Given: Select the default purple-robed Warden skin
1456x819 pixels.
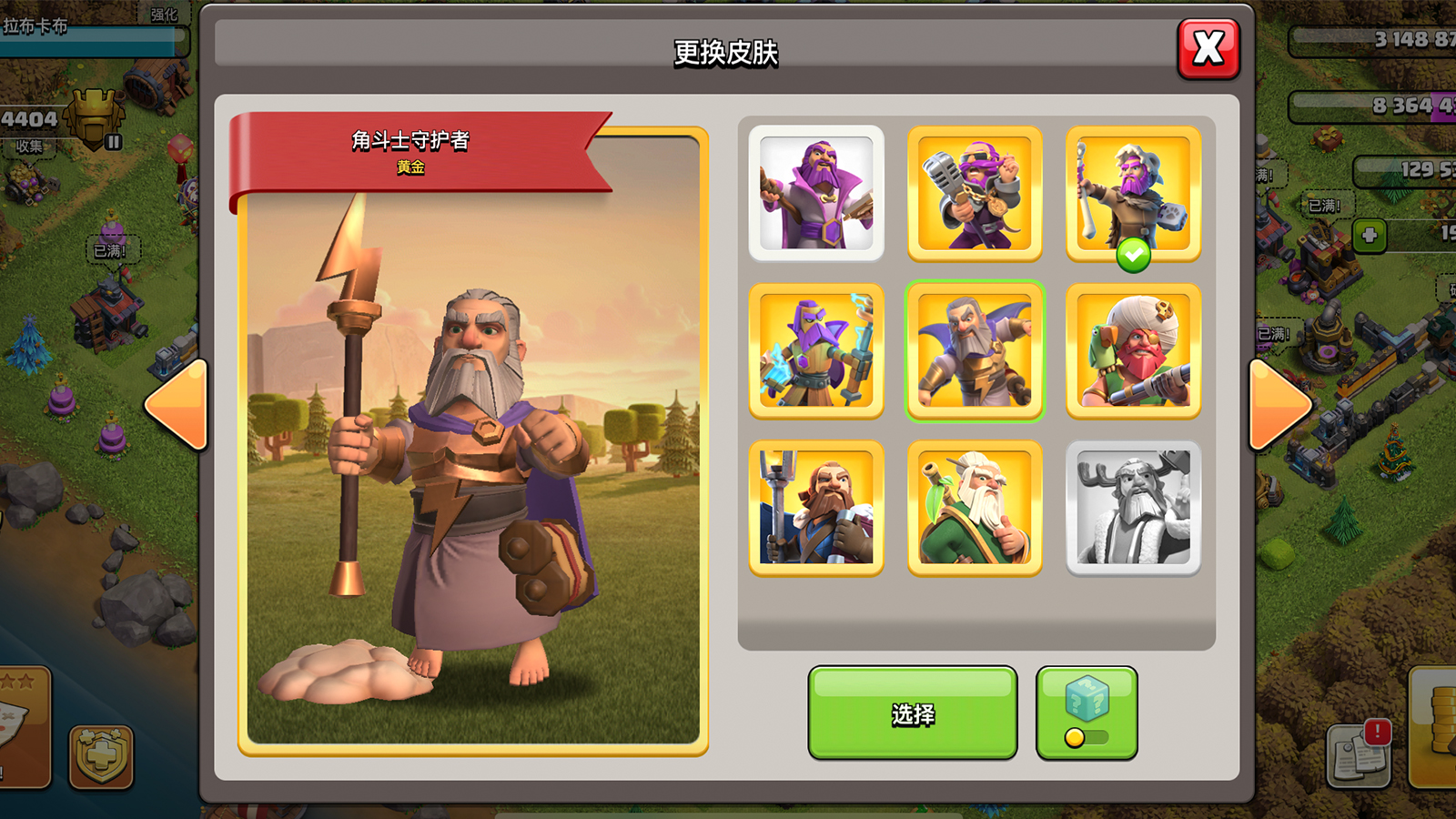Looking at the screenshot, I should 816,193.
